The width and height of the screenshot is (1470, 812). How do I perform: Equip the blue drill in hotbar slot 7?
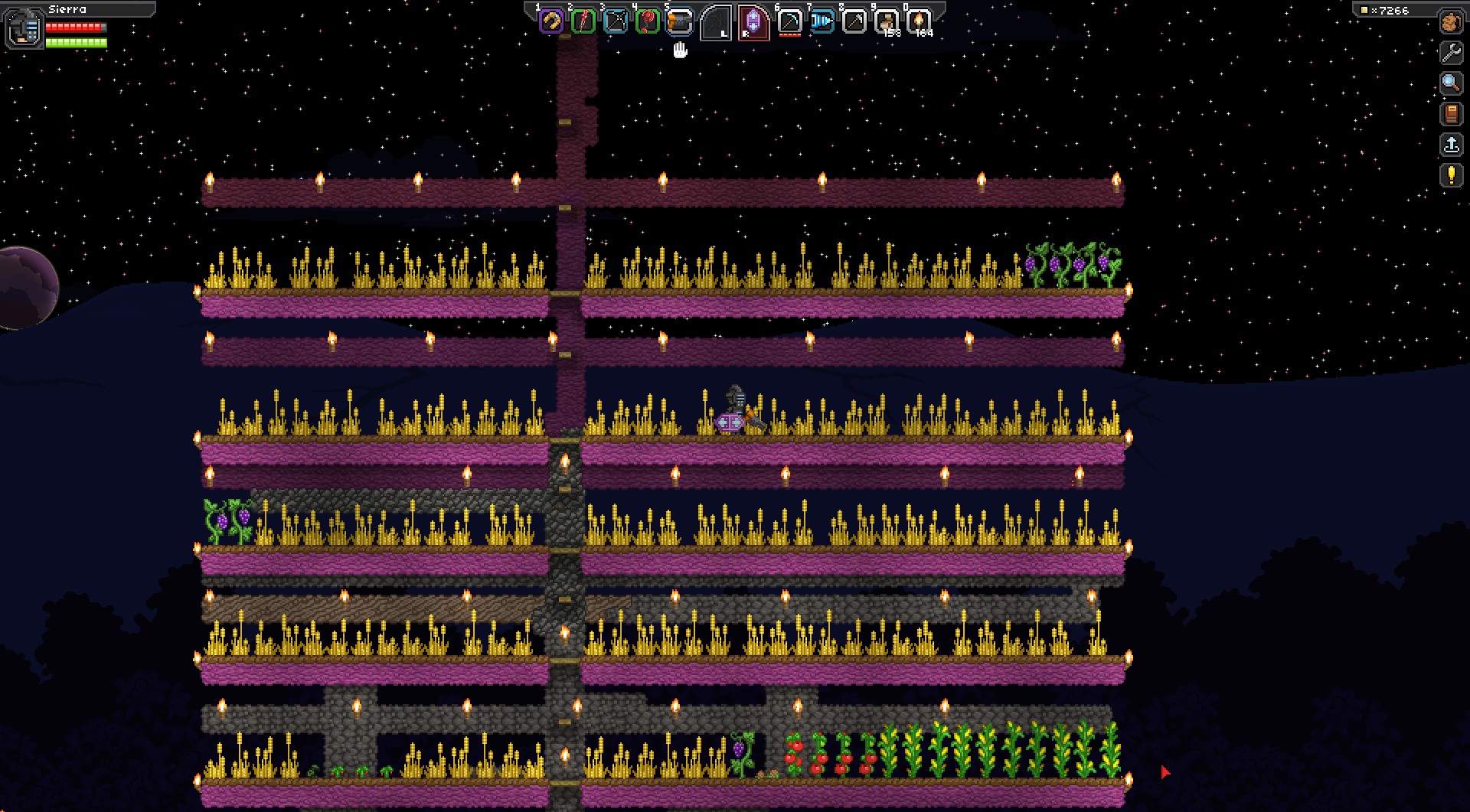pyautogui.click(x=822, y=21)
